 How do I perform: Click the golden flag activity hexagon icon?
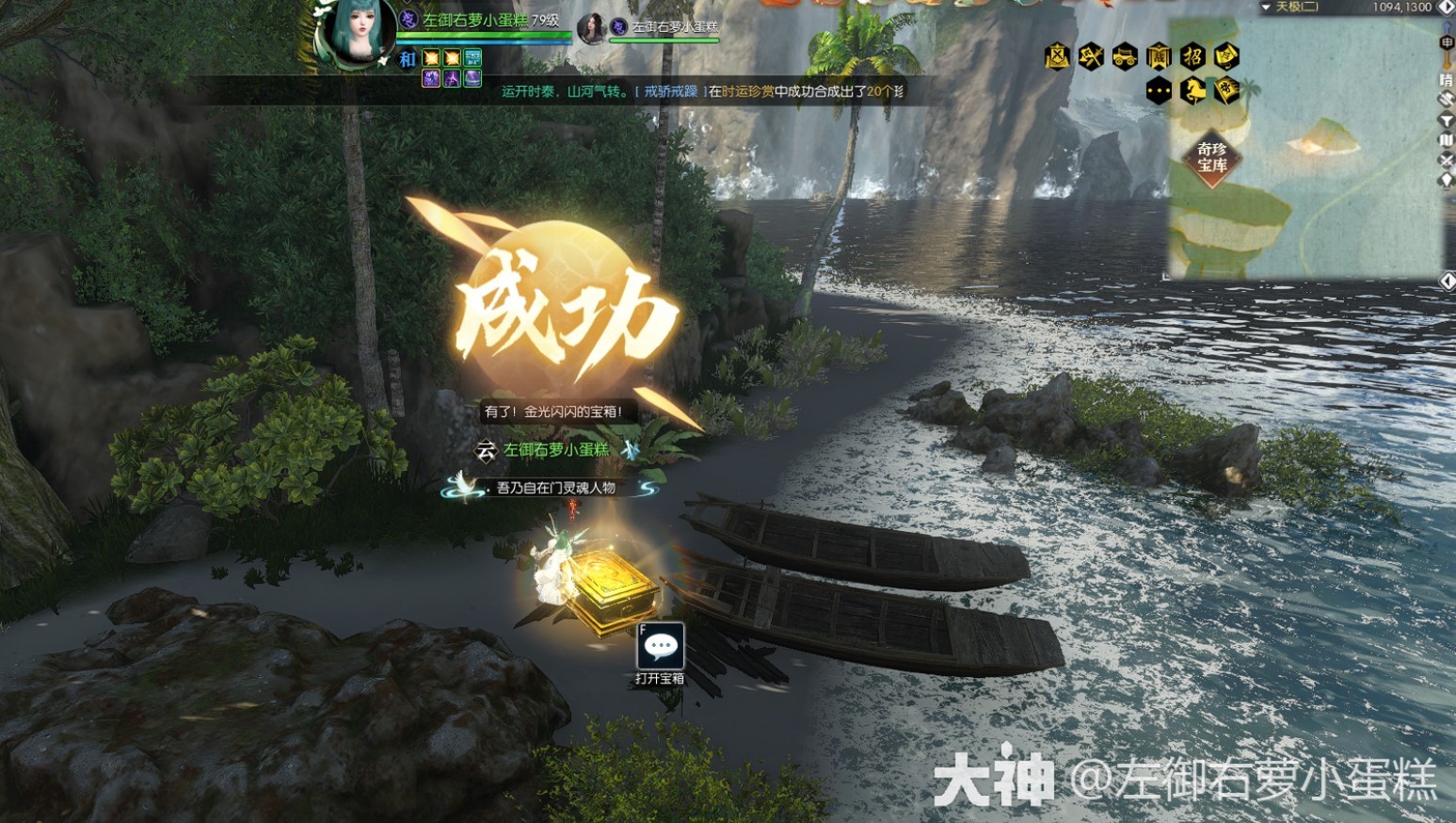pos(1225,90)
